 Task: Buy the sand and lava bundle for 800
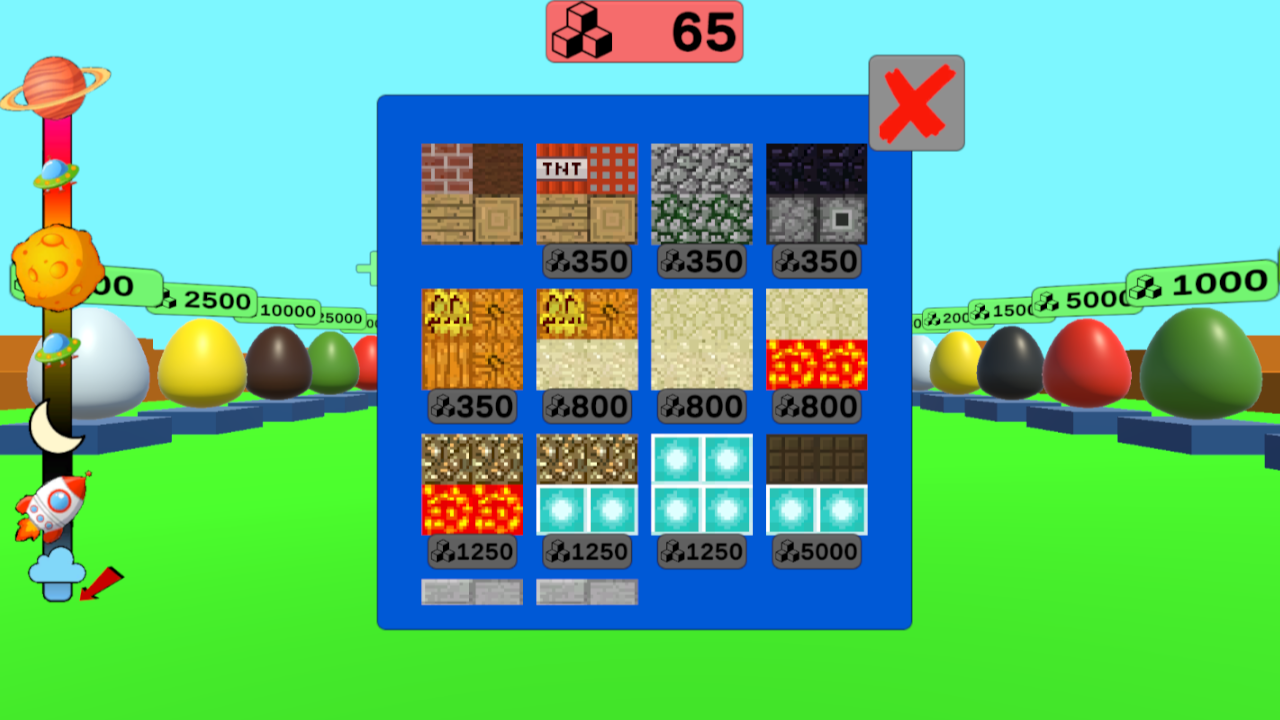tap(815, 340)
